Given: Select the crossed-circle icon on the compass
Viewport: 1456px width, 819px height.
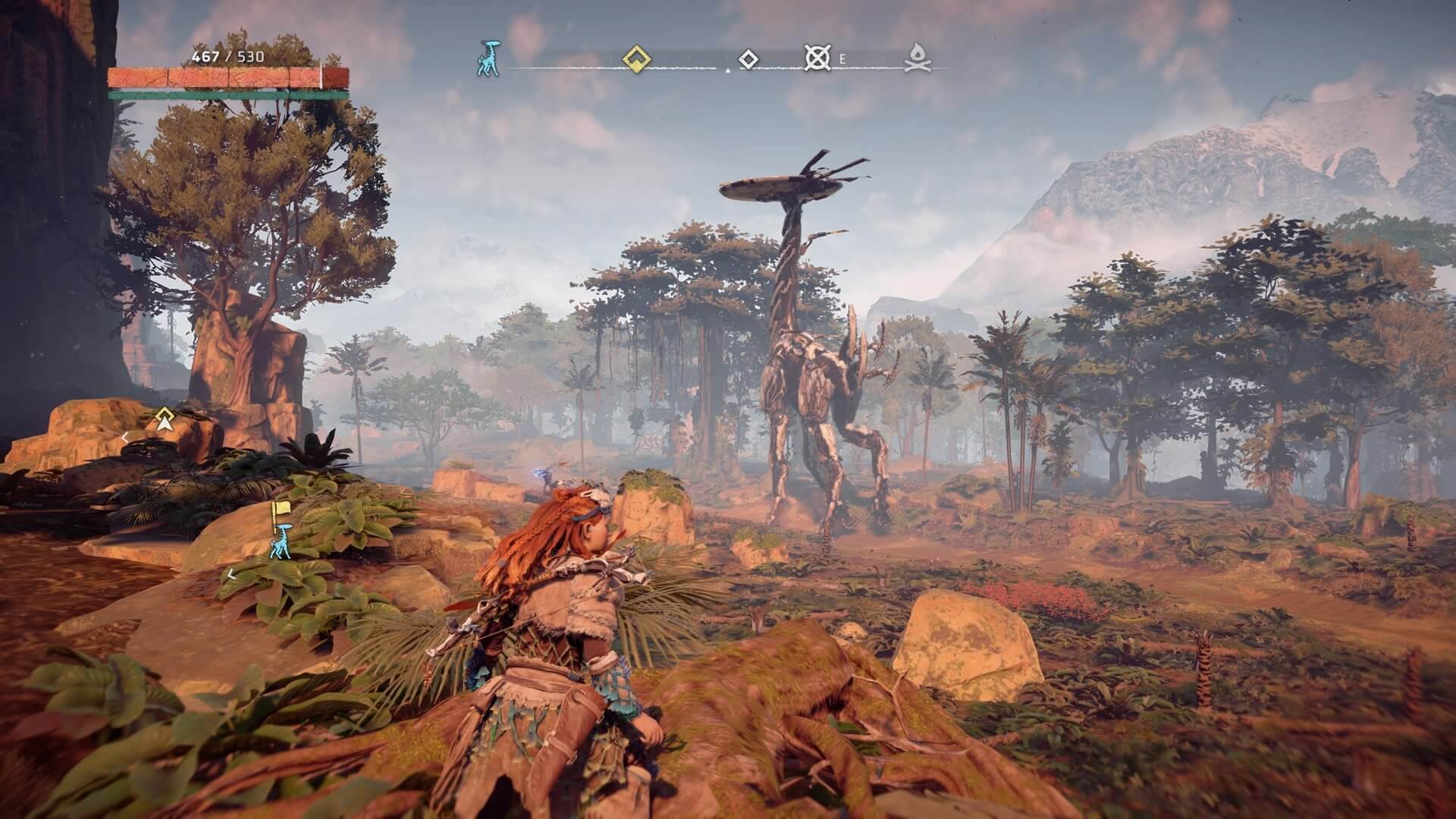Looking at the screenshot, I should pos(817,58).
